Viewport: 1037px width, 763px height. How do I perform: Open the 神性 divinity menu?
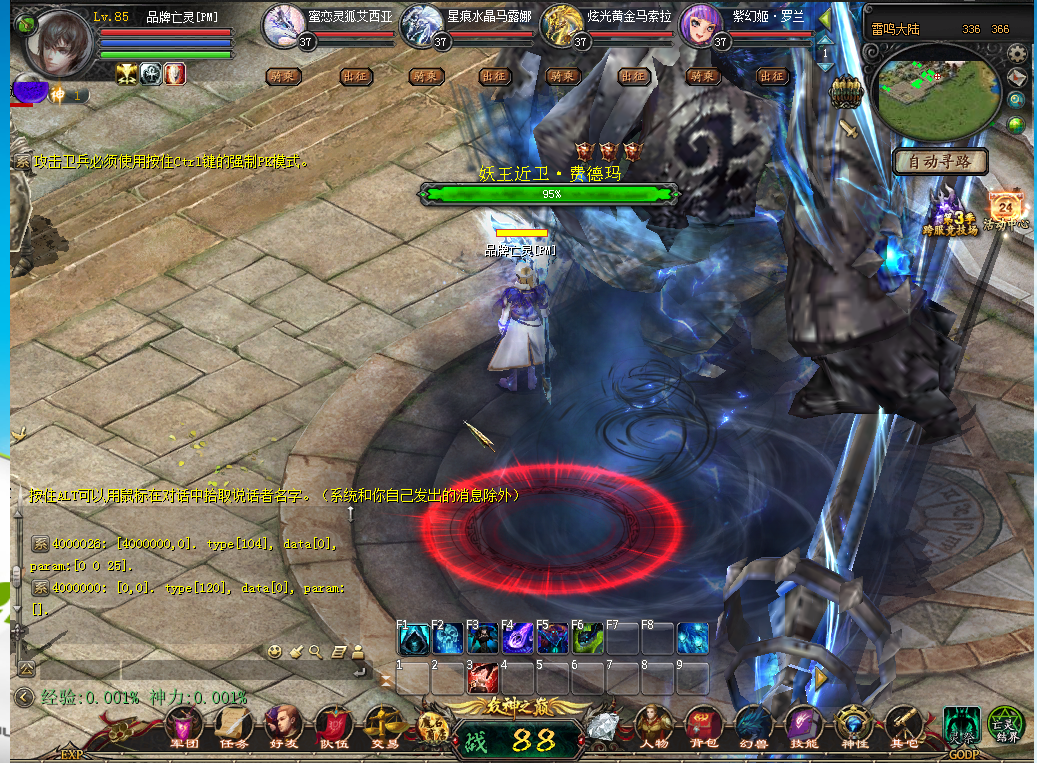[x=853, y=725]
